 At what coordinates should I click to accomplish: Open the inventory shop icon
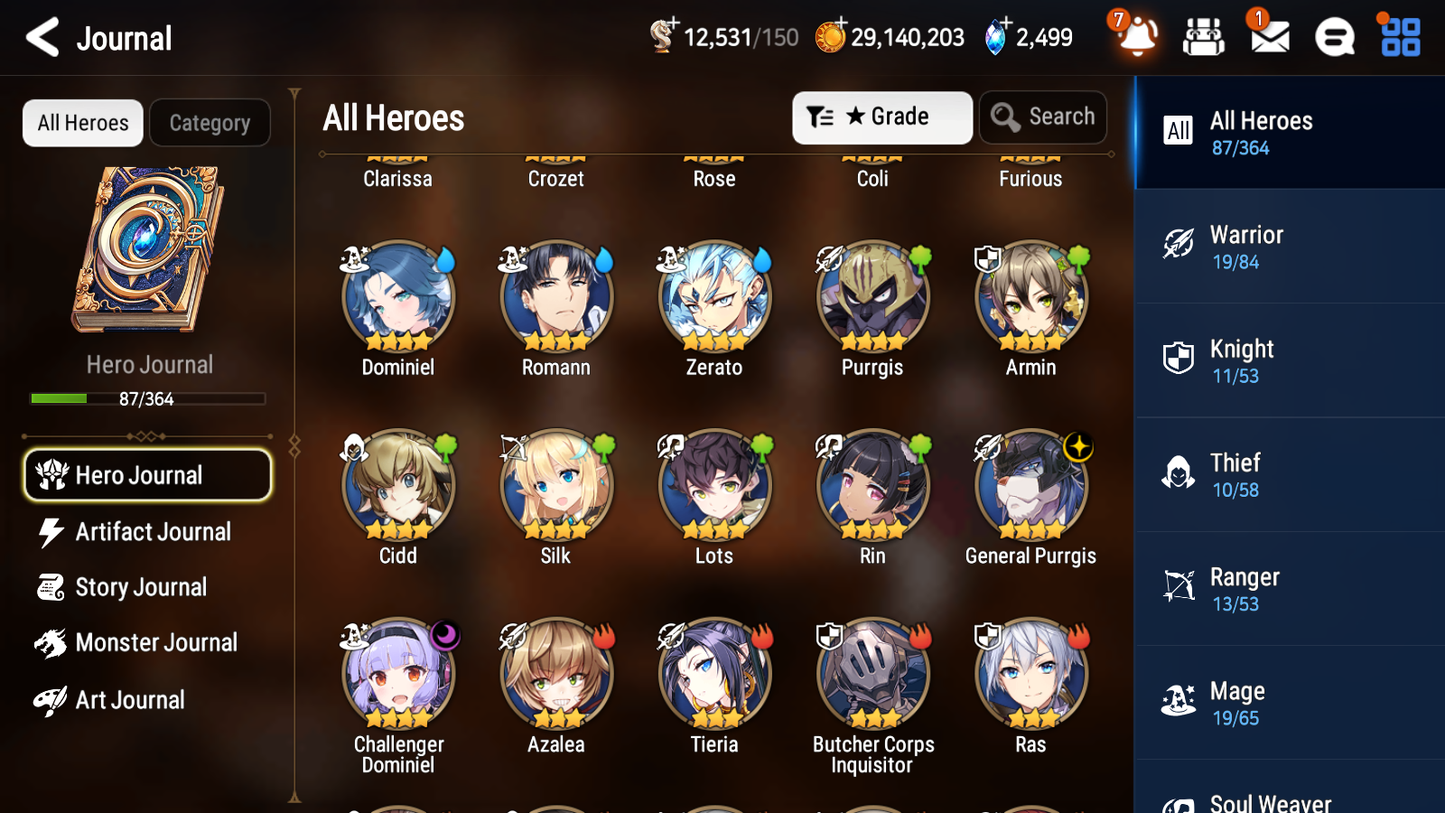pyautogui.click(x=1203, y=36)
